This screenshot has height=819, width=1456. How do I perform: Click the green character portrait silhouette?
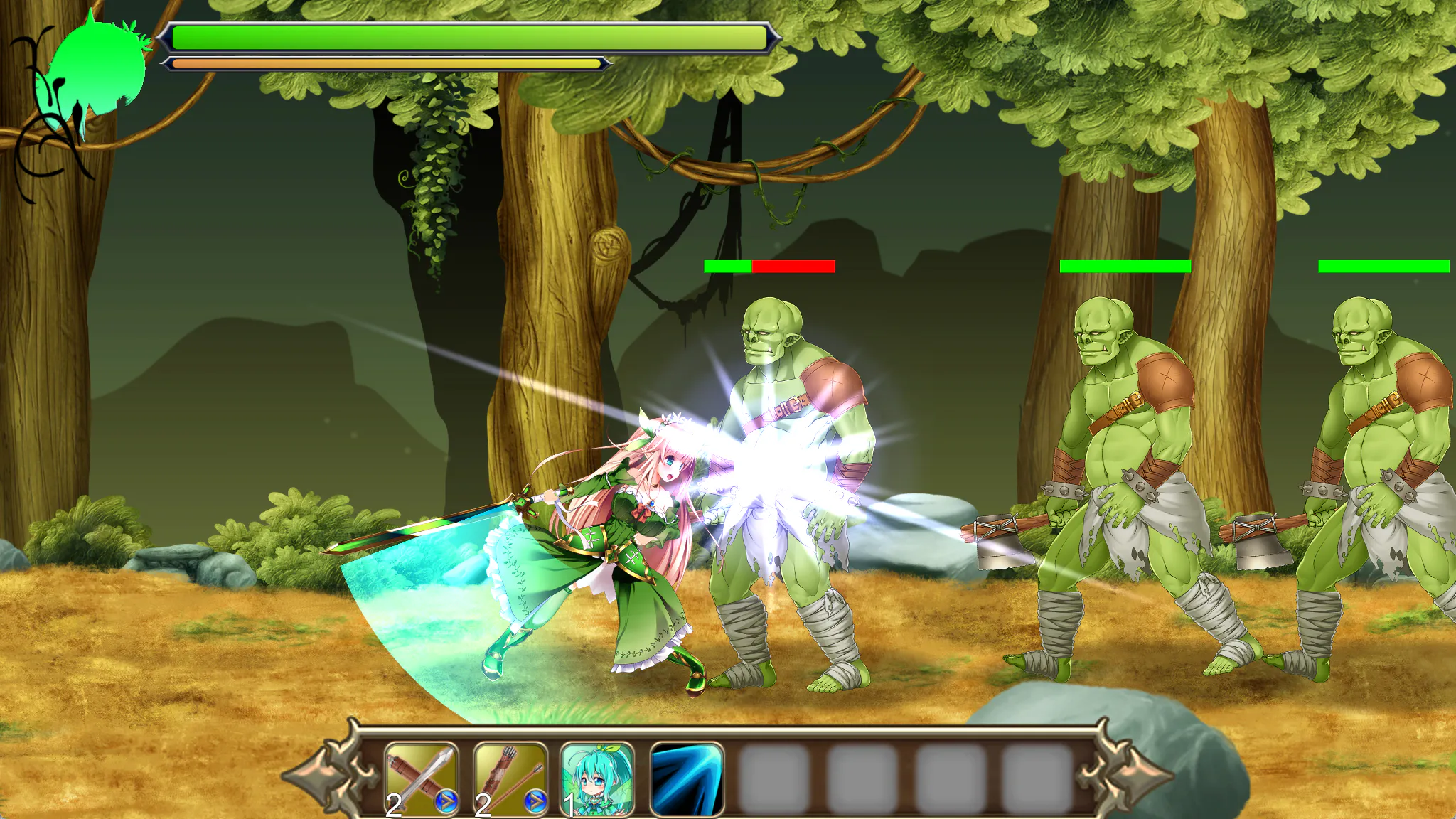click(96, 71)
